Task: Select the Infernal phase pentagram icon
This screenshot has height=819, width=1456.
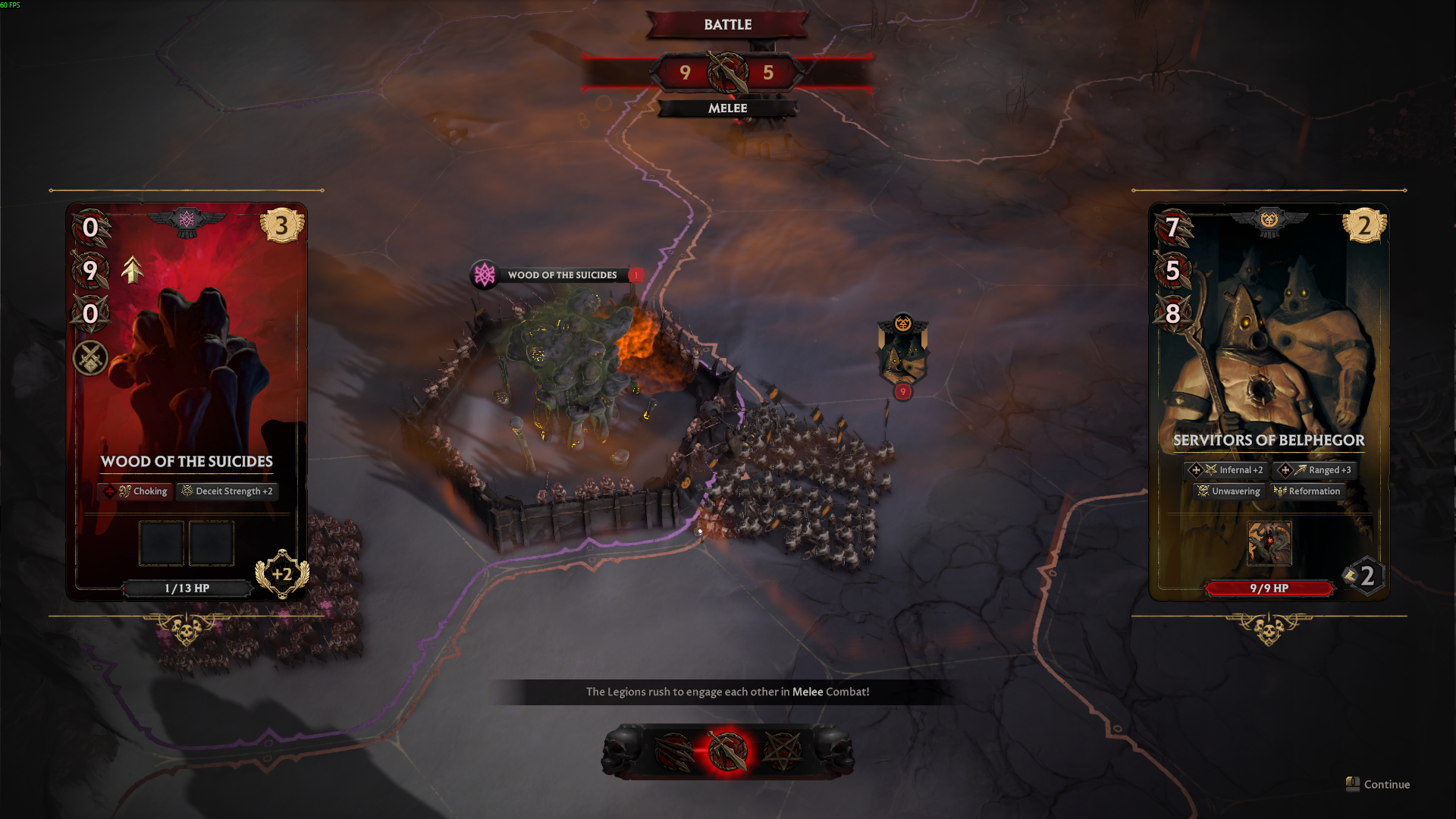Action: [x=782, y=752]
